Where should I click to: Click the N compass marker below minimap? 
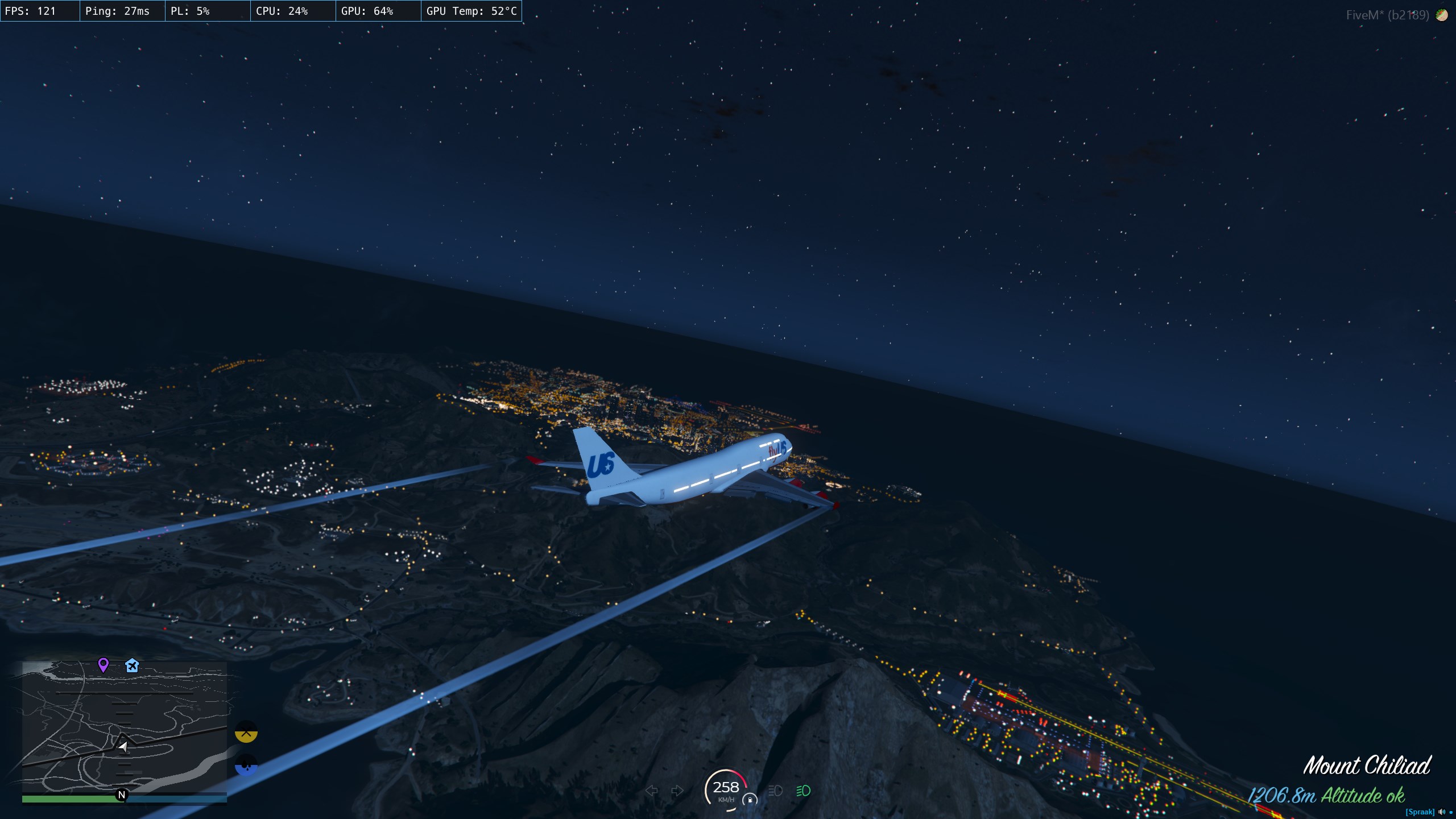click(x=121, y=795)
